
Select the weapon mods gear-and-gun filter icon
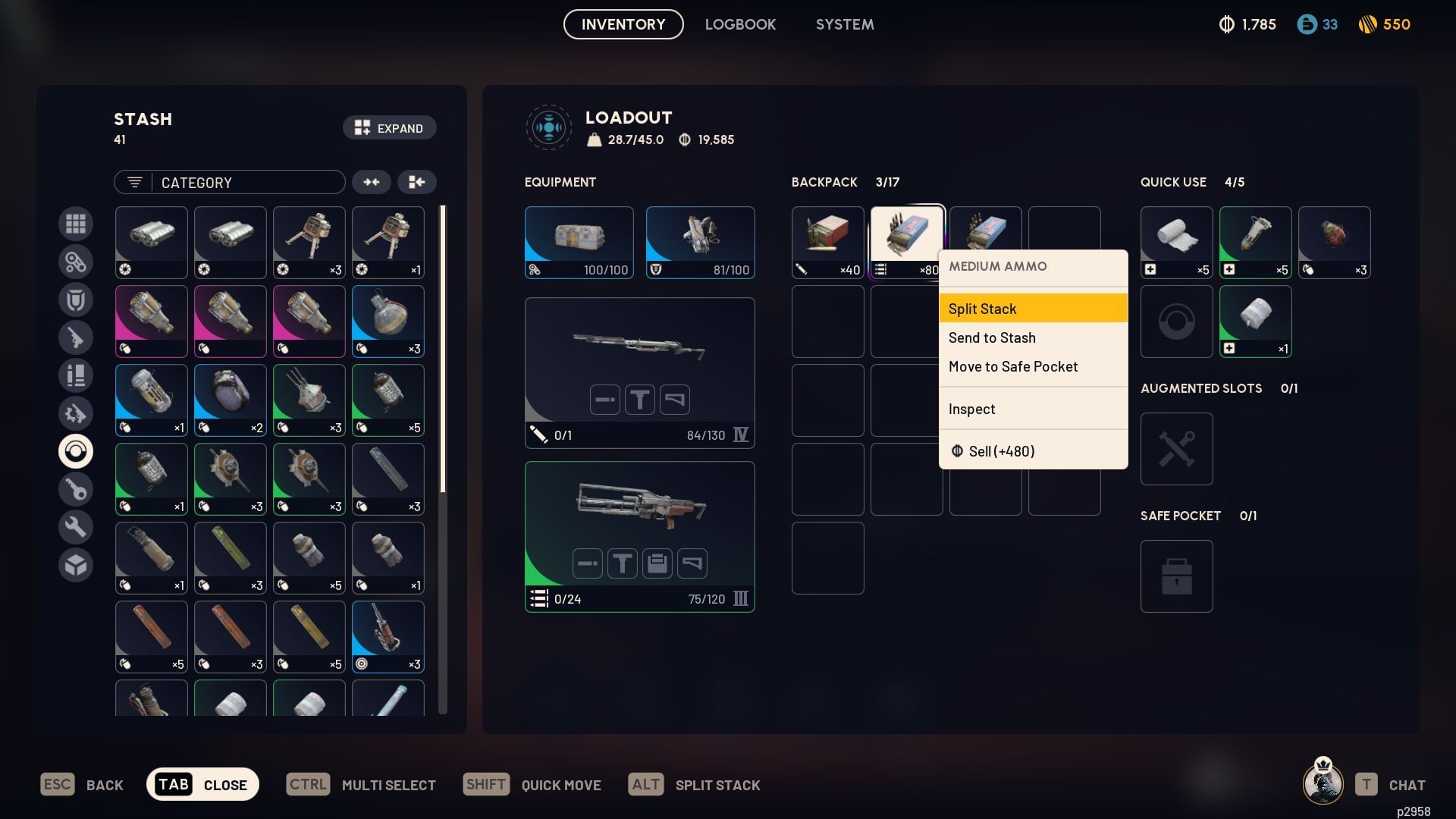pos(76,413)
